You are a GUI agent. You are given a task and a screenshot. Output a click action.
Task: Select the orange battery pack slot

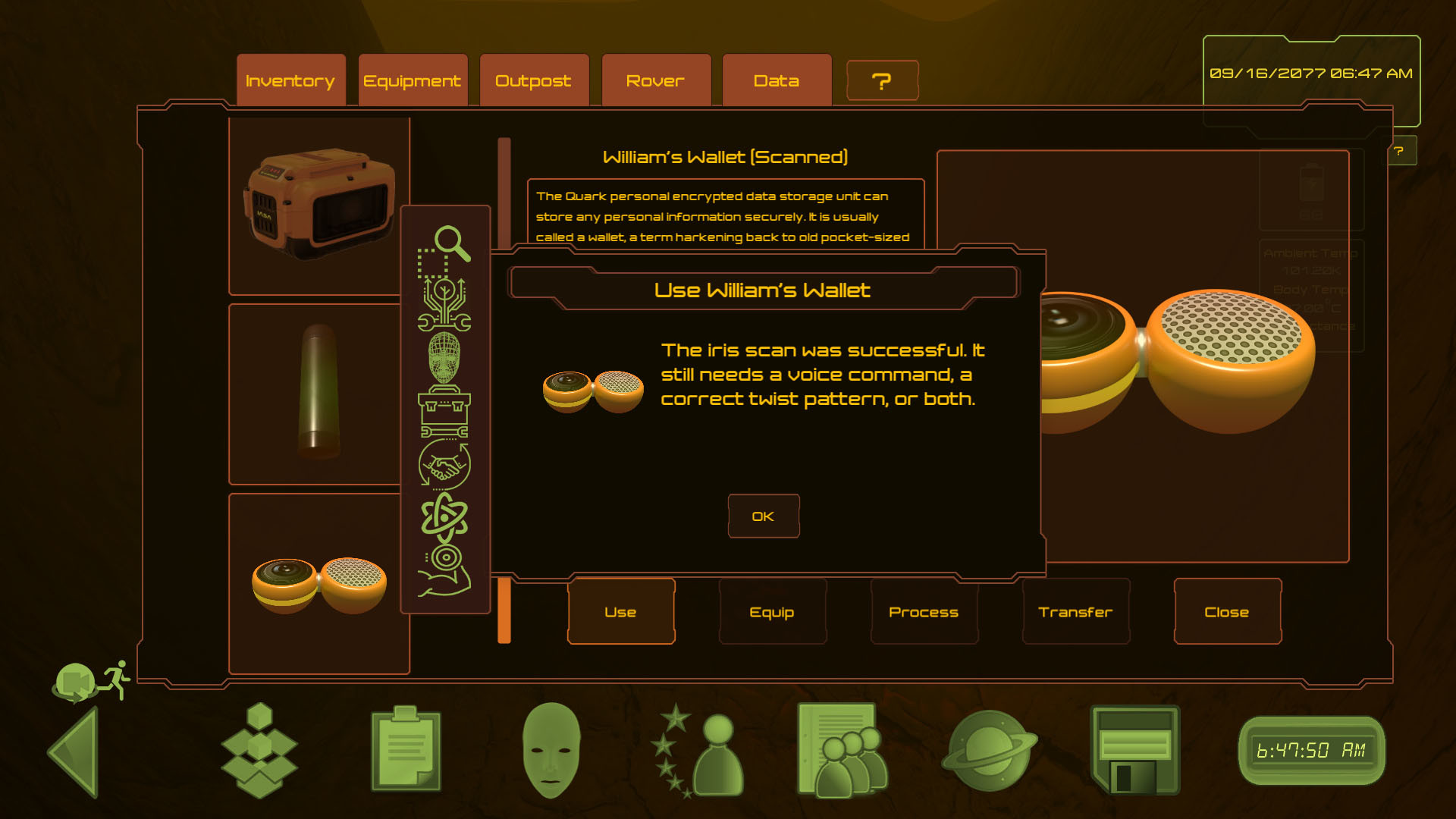318,205
